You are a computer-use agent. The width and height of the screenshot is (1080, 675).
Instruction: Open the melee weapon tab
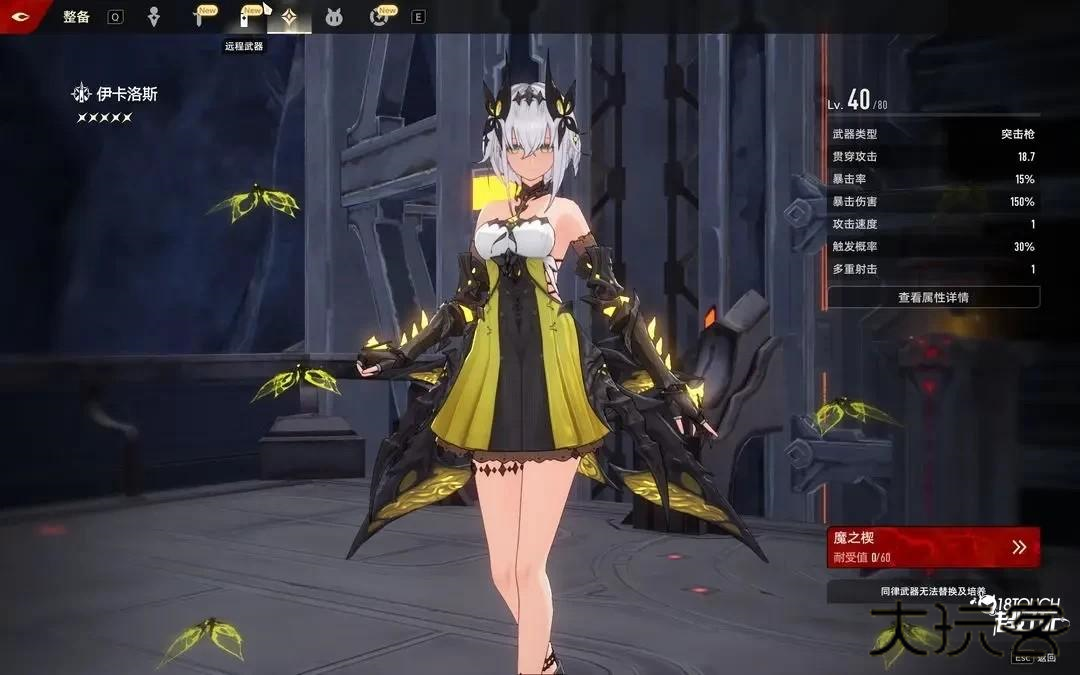point(199,17)
